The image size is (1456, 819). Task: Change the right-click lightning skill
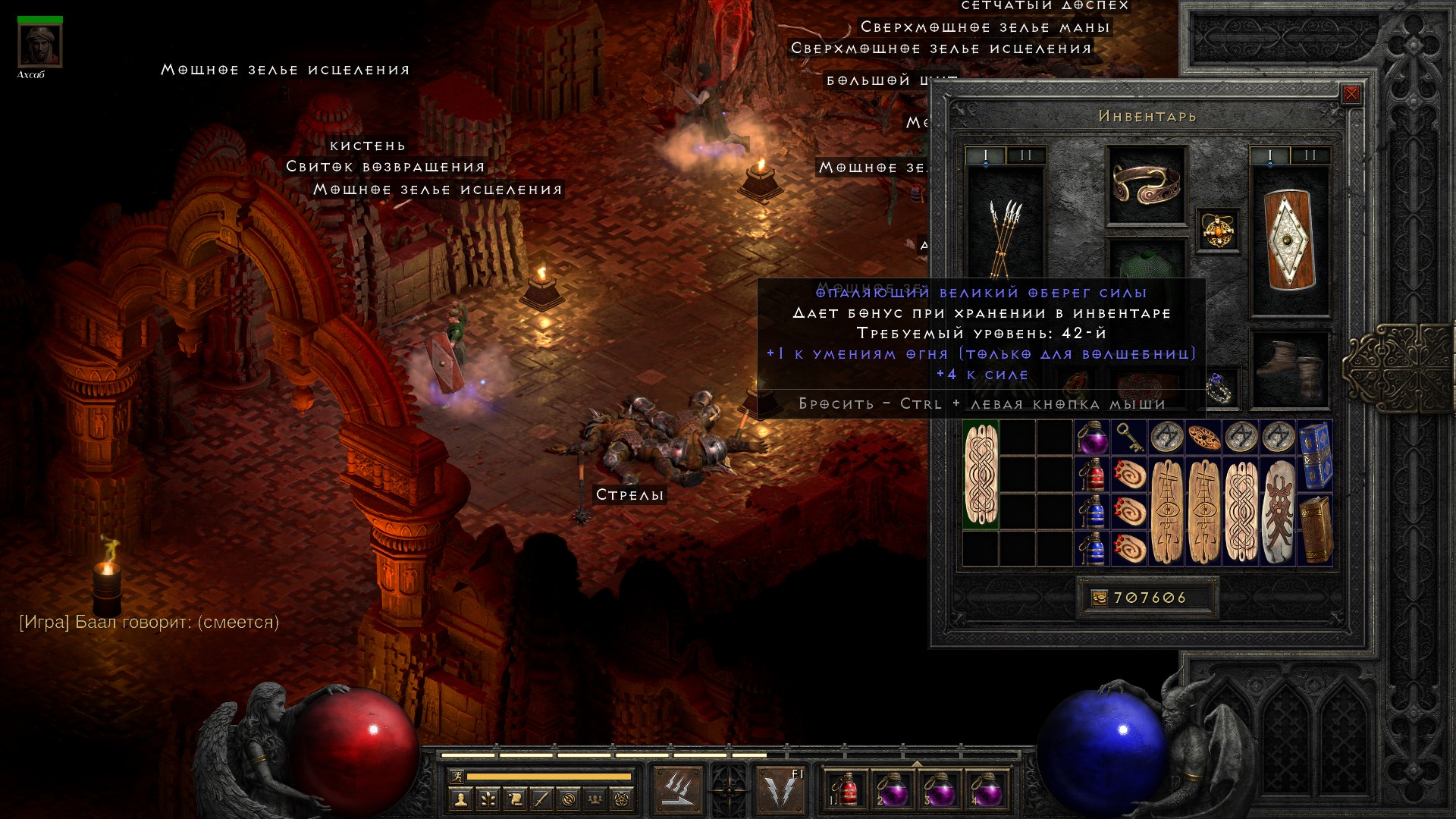coord(781,790)
